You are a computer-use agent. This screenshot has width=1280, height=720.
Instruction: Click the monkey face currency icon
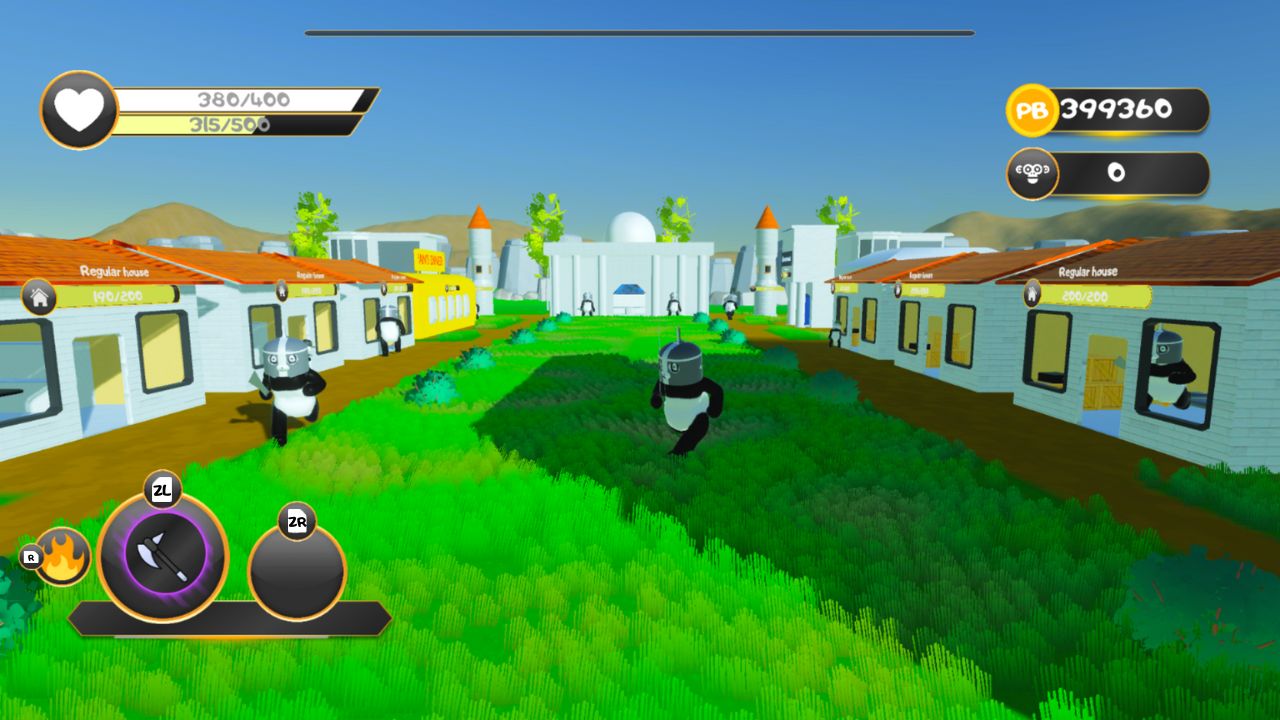point(1032,172)
